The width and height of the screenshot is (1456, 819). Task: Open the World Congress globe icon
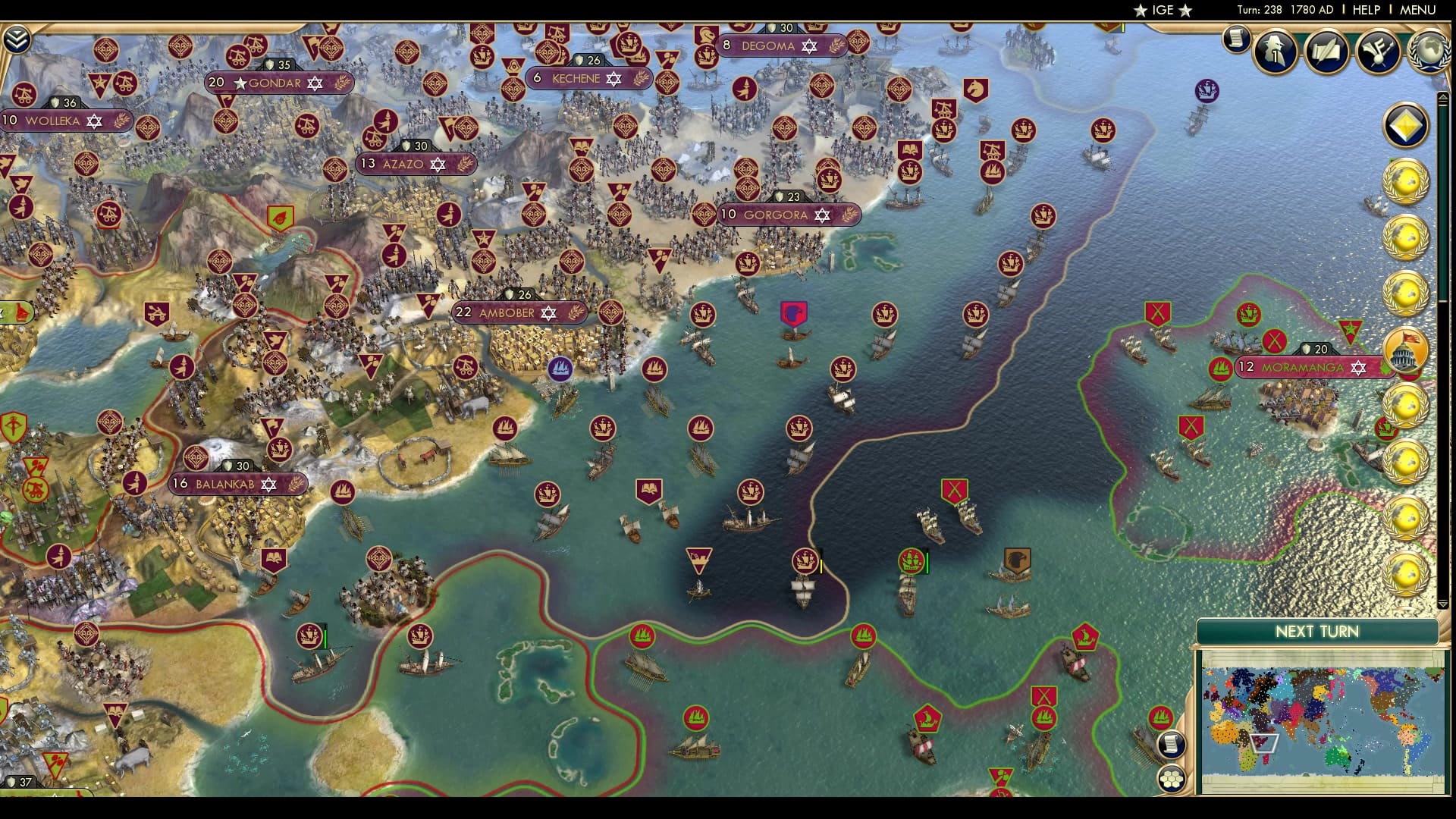(1429, 50)
